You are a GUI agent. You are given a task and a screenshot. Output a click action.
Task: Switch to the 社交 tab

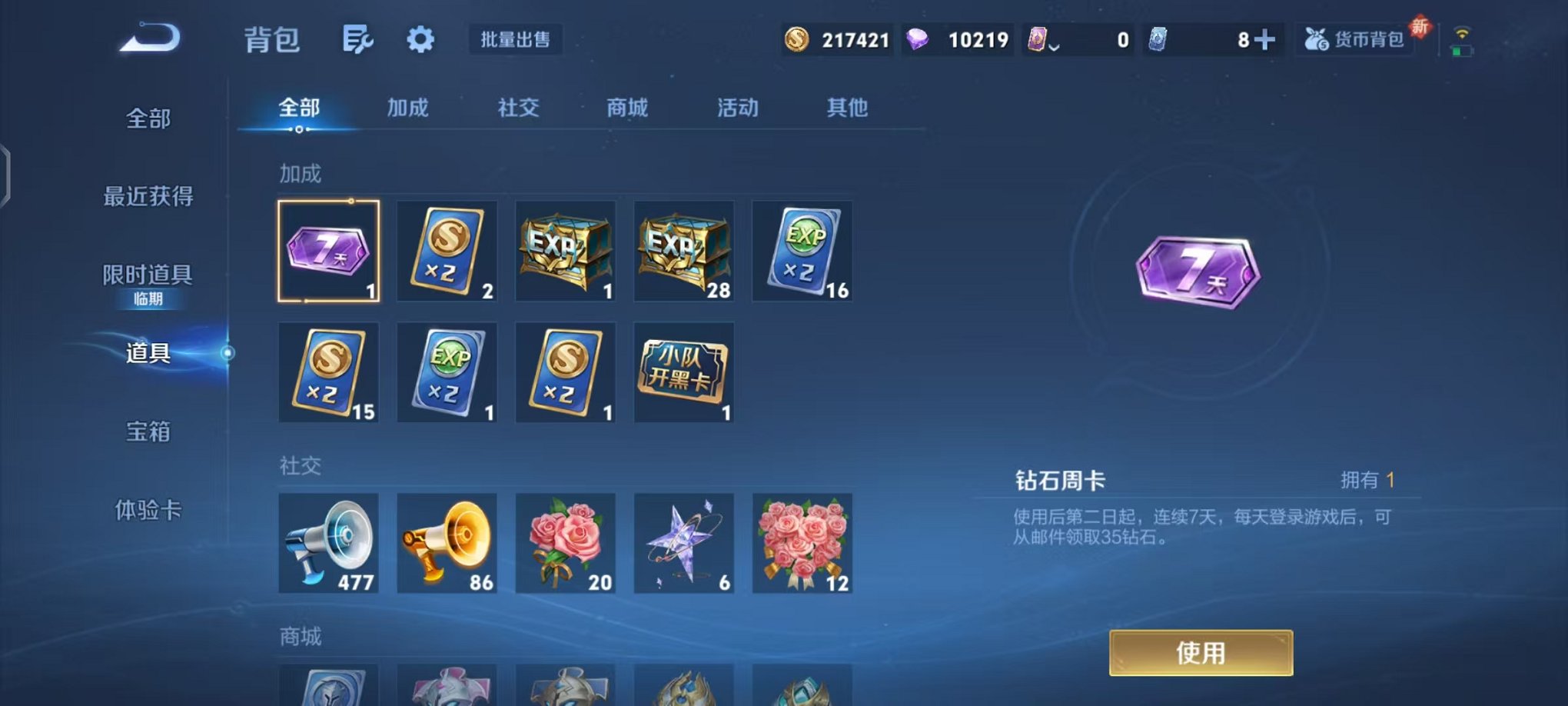pyautogui.click(x=518, y=108)
